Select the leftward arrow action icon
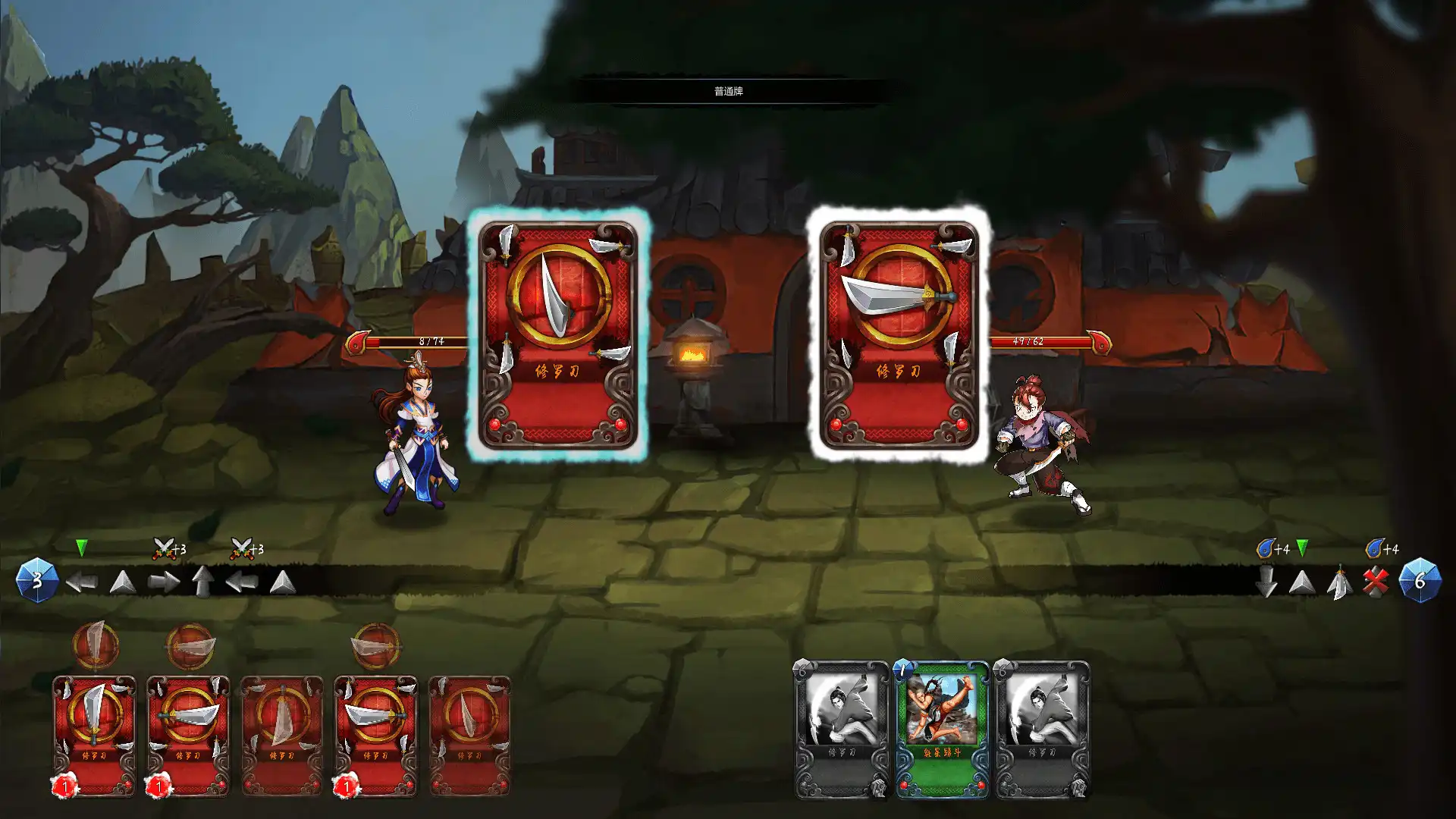 tap(82, 582)
